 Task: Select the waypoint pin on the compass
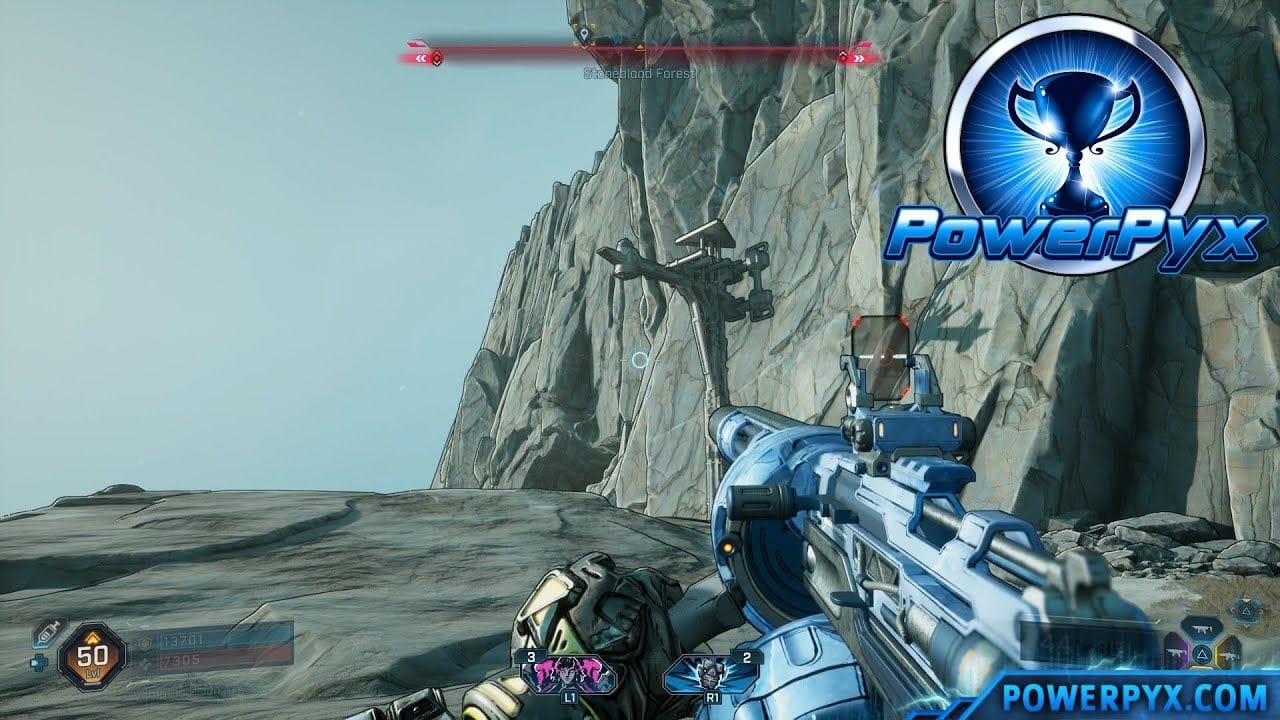[x=584, y=34]
